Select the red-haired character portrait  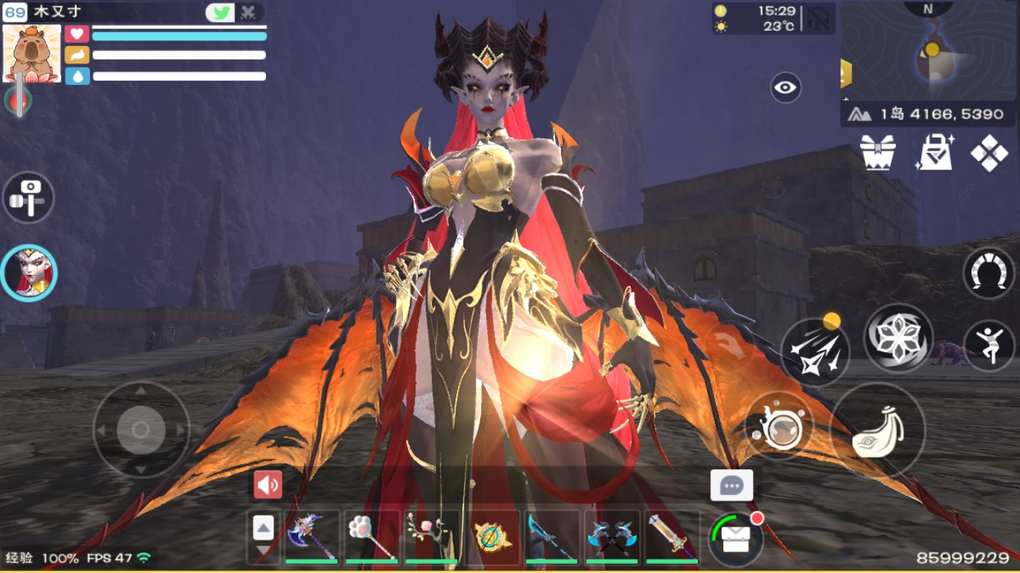tap(29, 272)
